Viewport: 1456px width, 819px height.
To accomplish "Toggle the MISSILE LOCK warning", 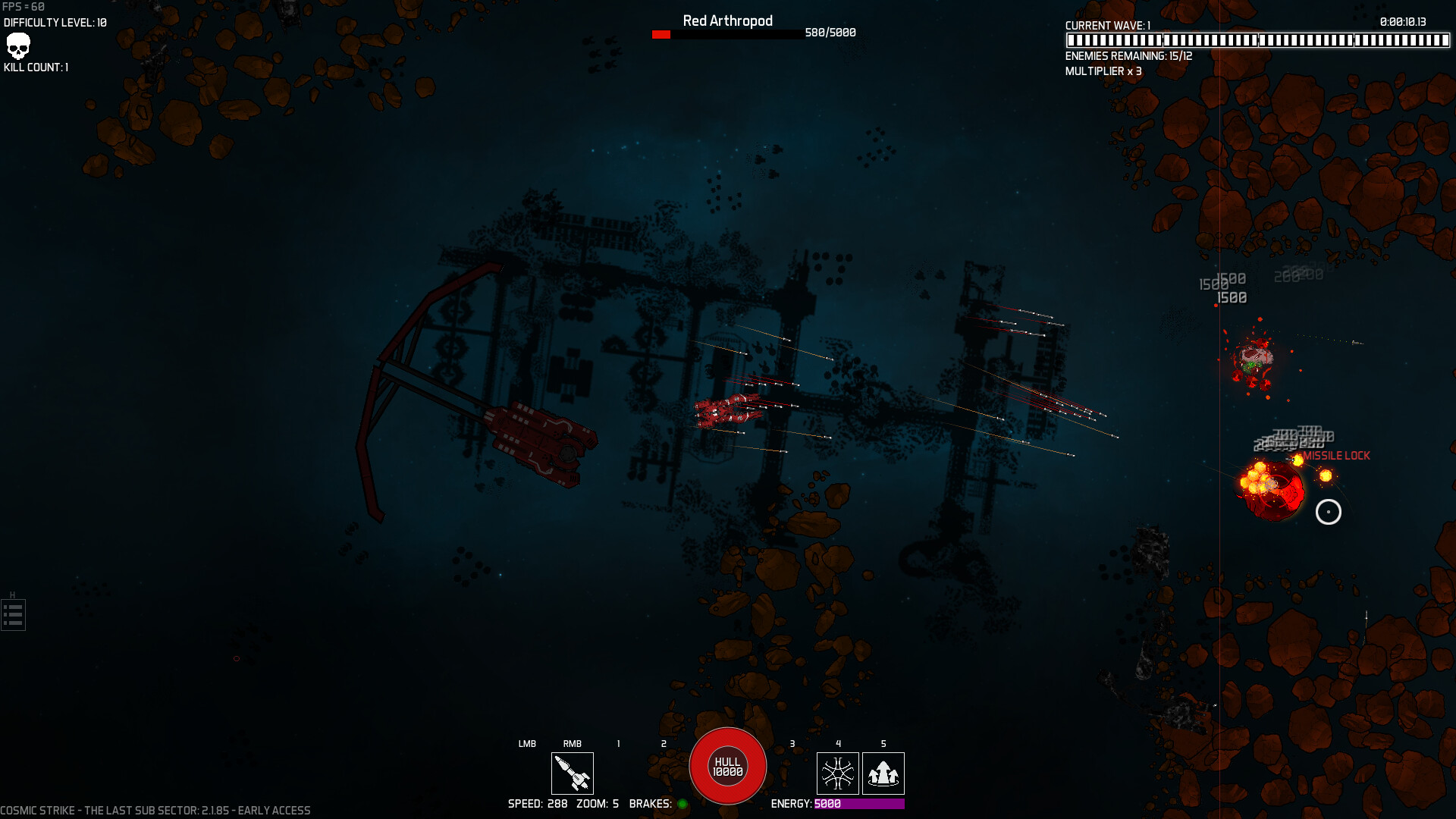I will click(x=1337, y=456).
